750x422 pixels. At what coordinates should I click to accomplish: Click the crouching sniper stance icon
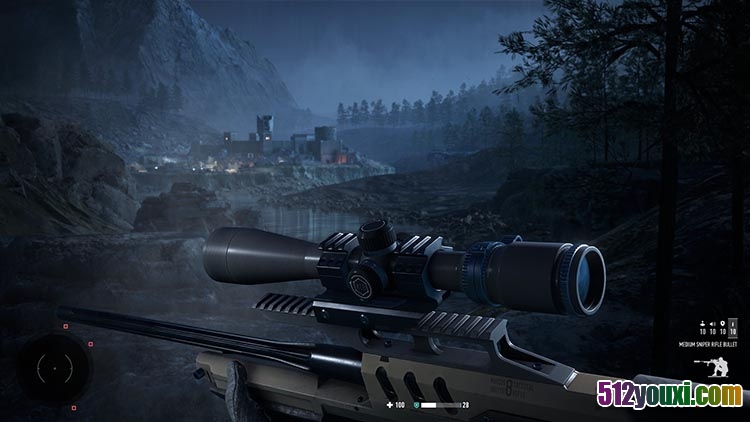(x=716, y=366)
